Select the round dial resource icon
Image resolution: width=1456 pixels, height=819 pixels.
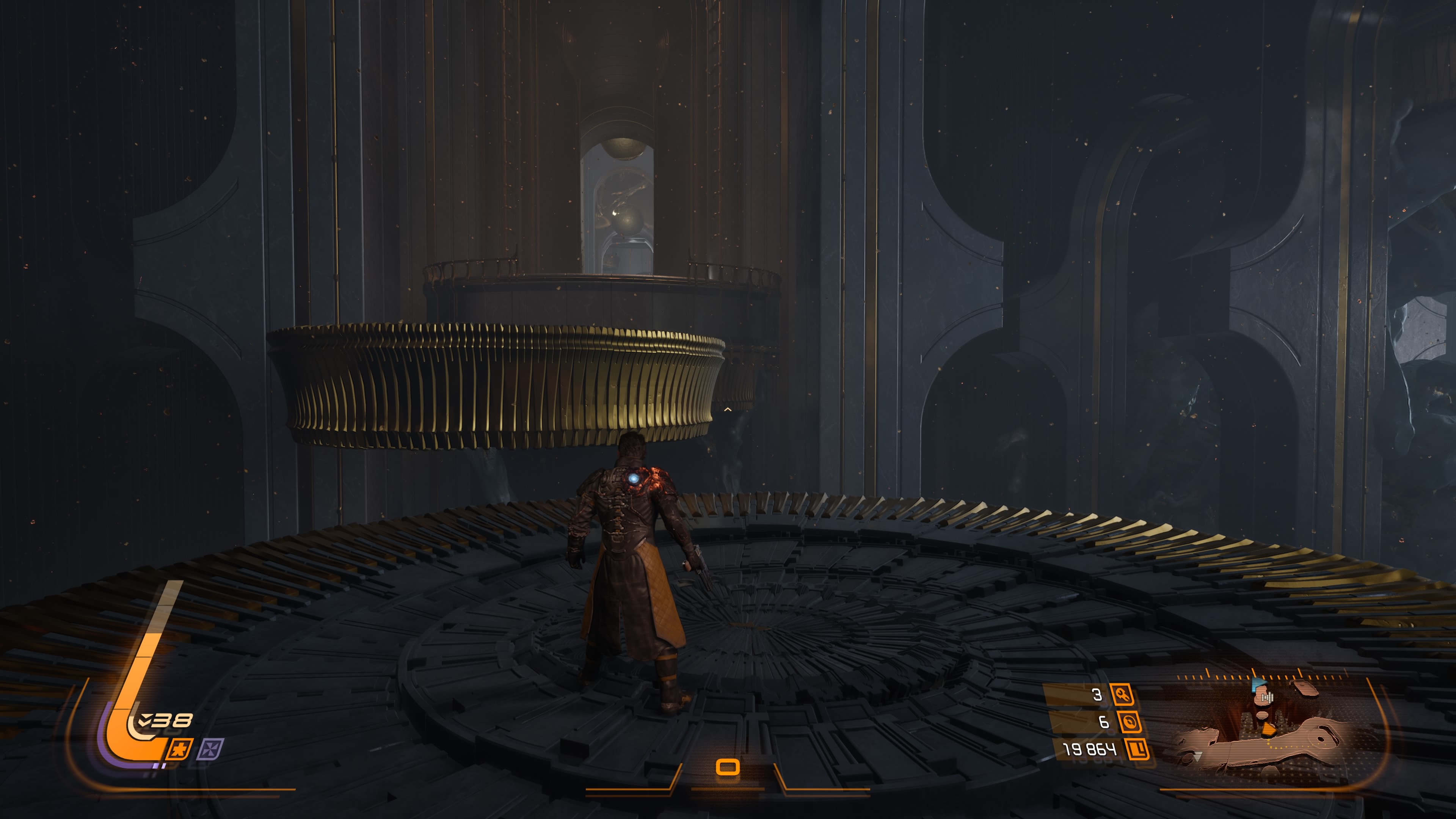point(1129,722)
